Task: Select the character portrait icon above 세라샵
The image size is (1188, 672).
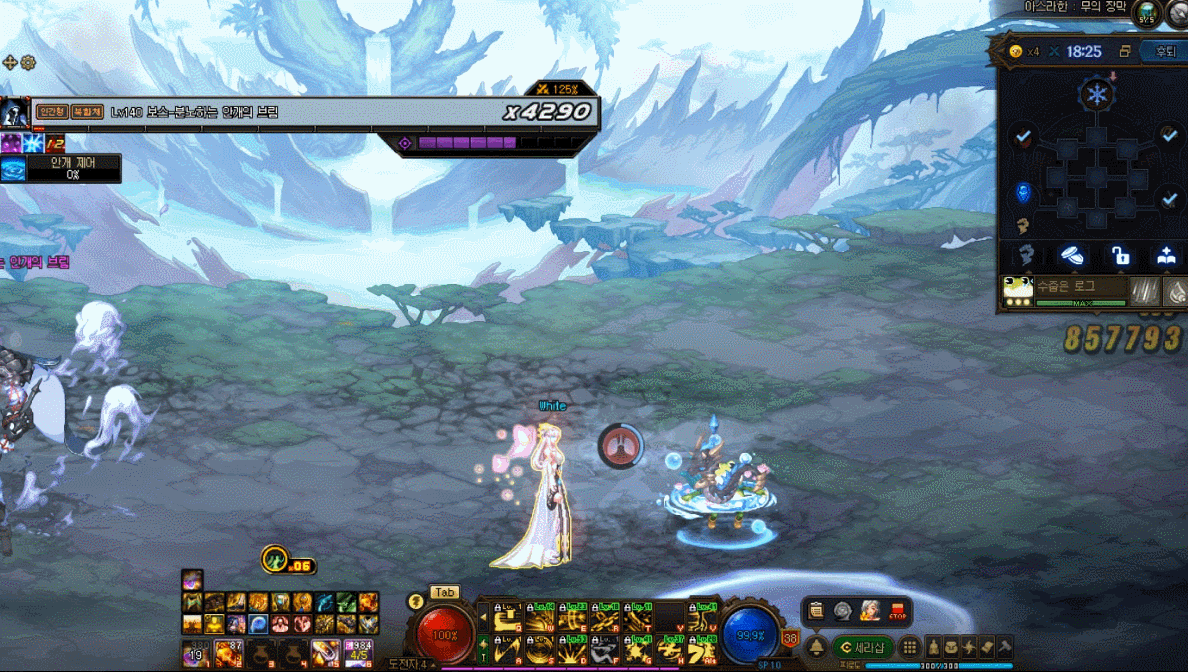Action: [870, 611]
